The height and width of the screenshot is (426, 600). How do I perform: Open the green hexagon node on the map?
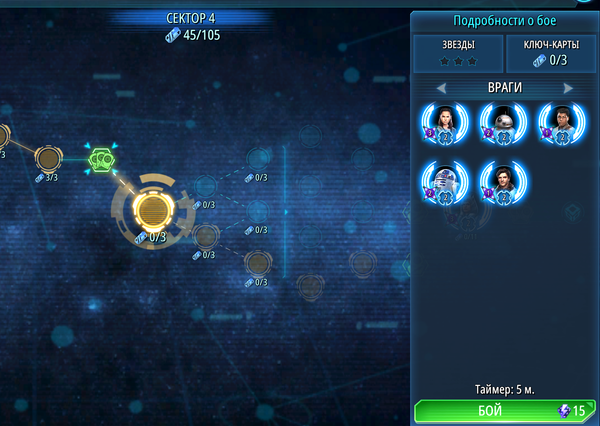102,158
